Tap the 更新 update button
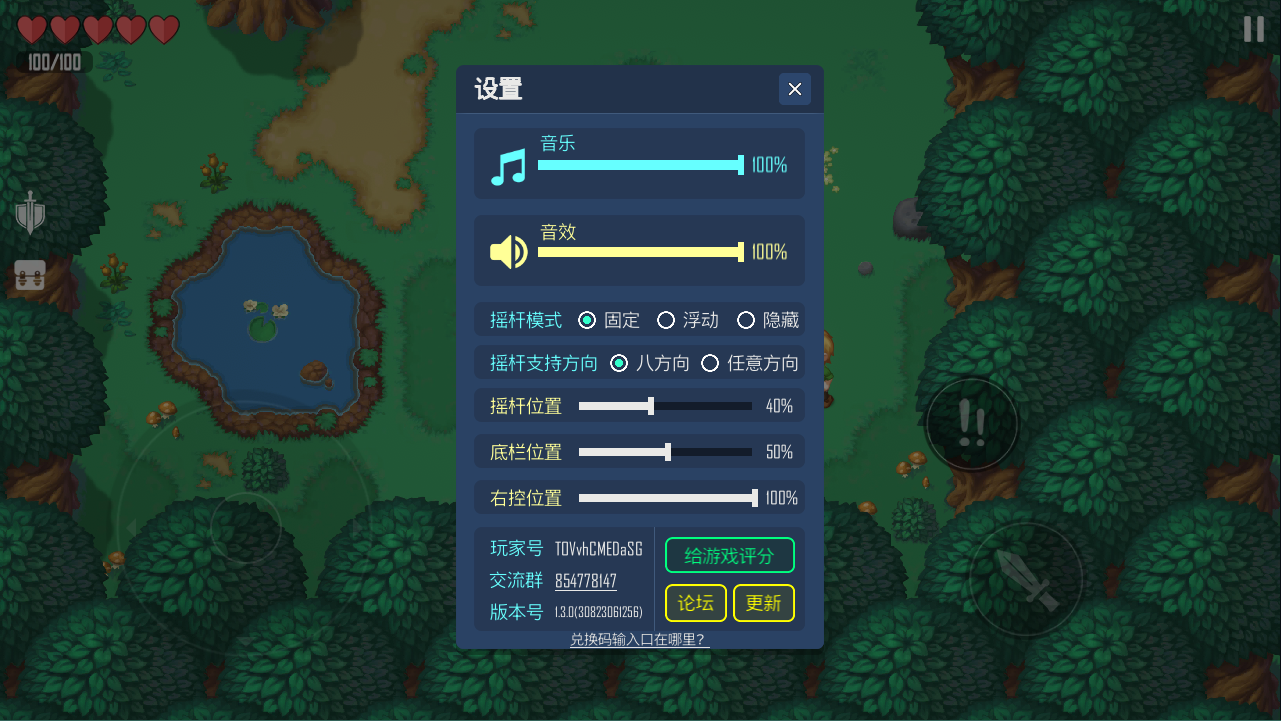This screenshot has width=1281, height=721. [763, 603]
